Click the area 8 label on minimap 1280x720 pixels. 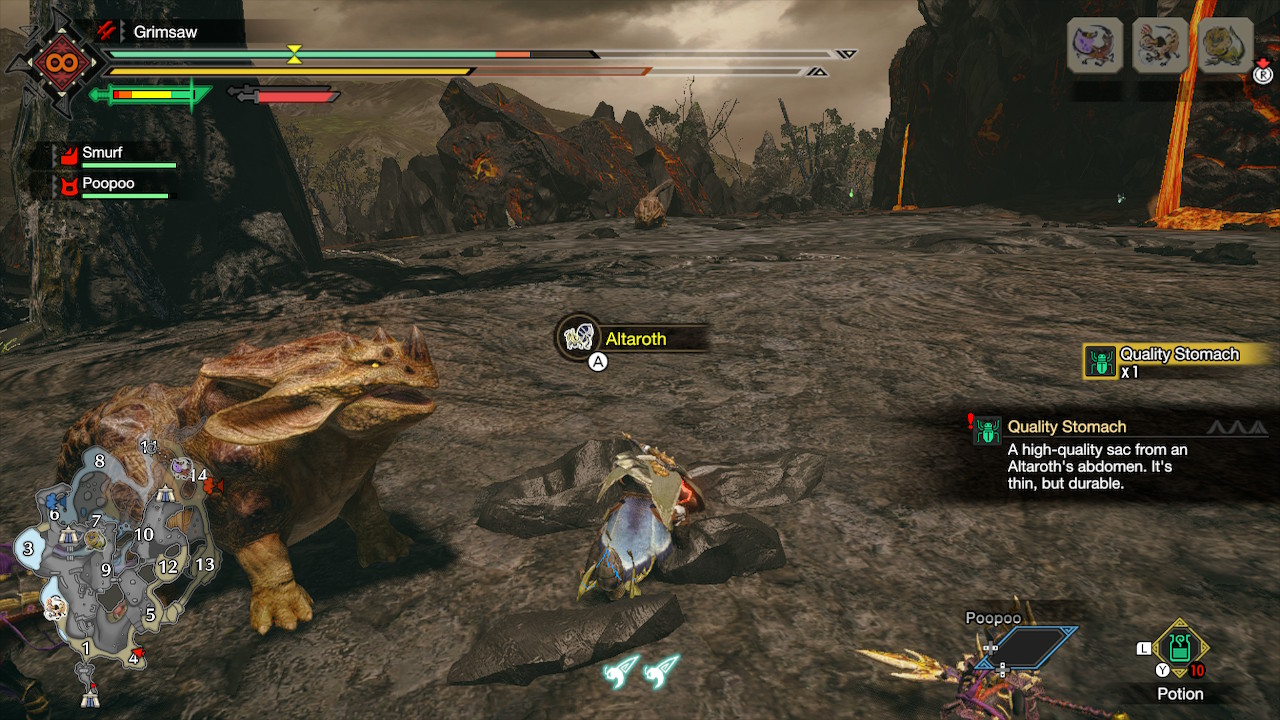point(99,461)
